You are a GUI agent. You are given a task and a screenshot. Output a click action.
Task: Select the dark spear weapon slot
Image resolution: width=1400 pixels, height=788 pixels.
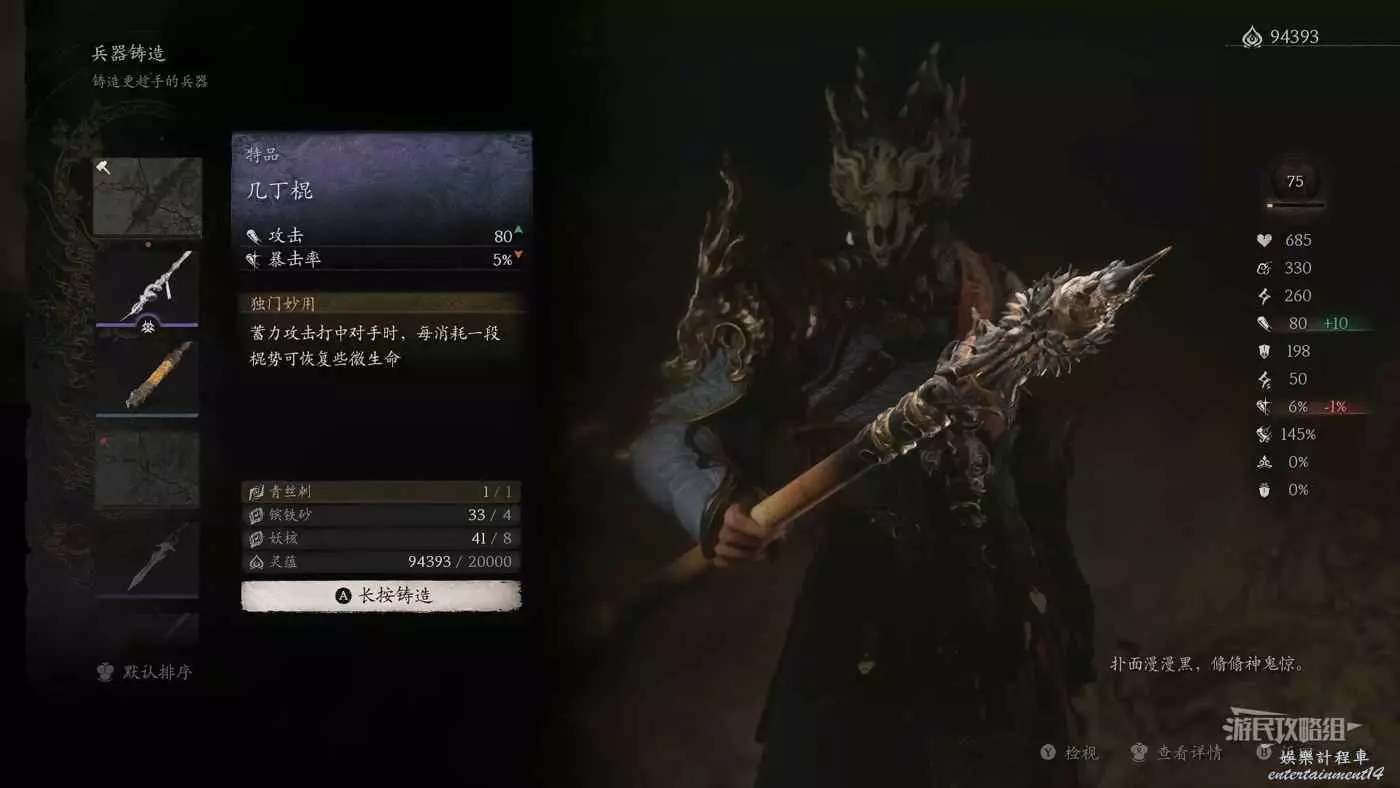pyautogui.click(x=148, y=556)
